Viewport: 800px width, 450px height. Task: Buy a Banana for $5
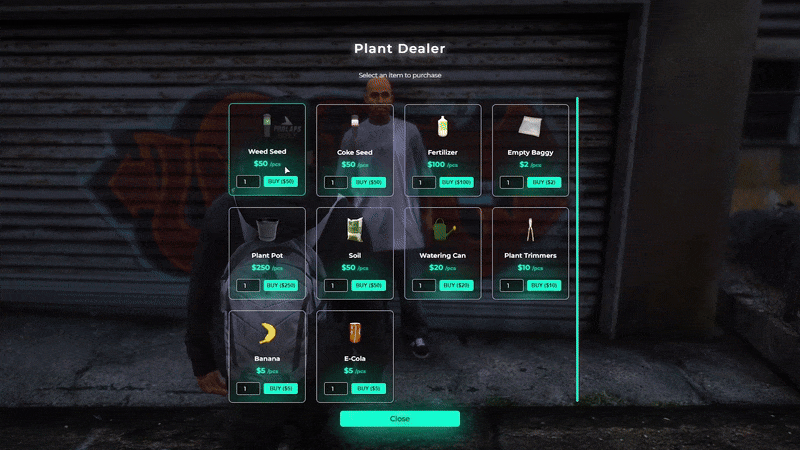[280, 388]
